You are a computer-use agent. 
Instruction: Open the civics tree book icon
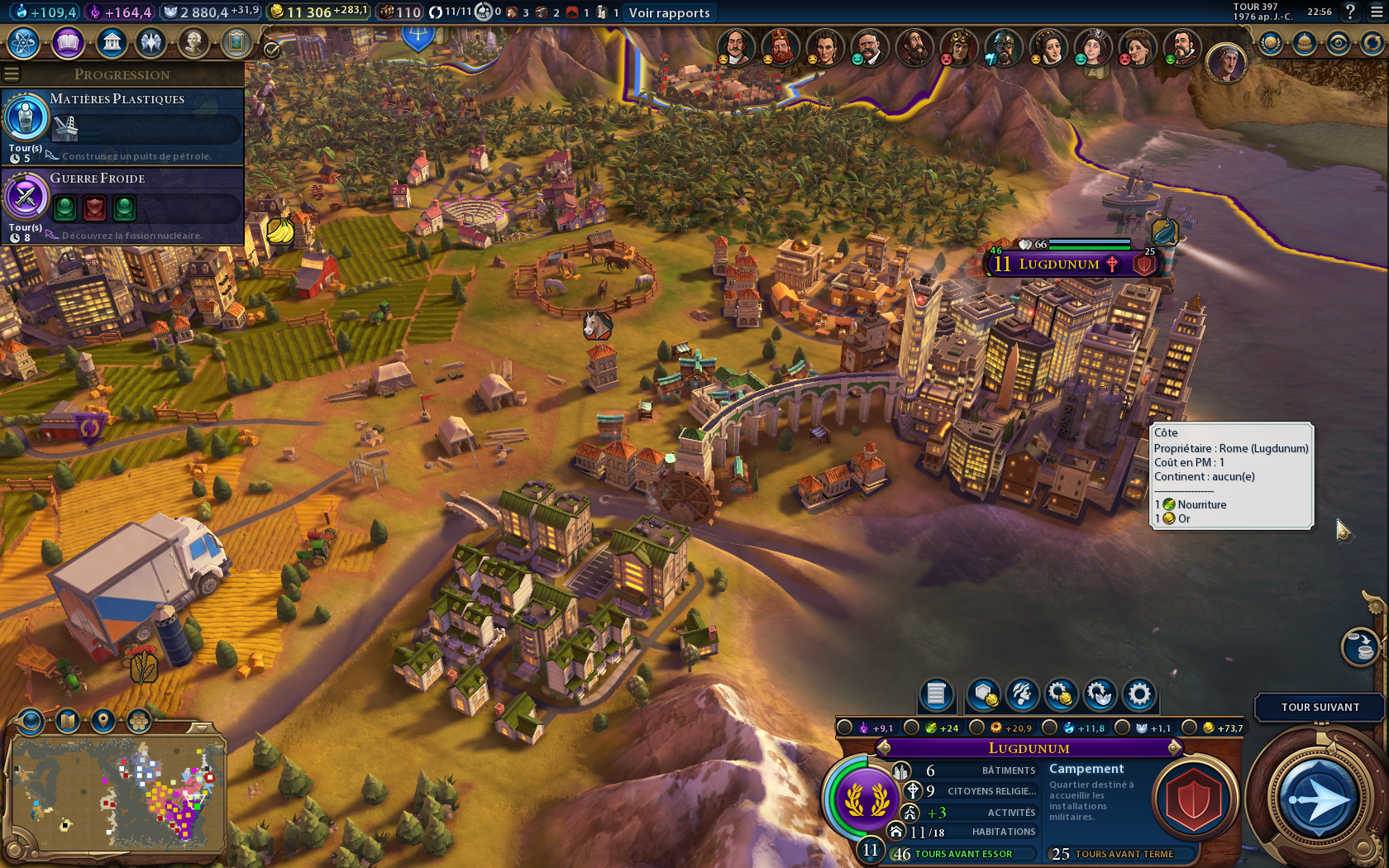(x=68, y=43)
